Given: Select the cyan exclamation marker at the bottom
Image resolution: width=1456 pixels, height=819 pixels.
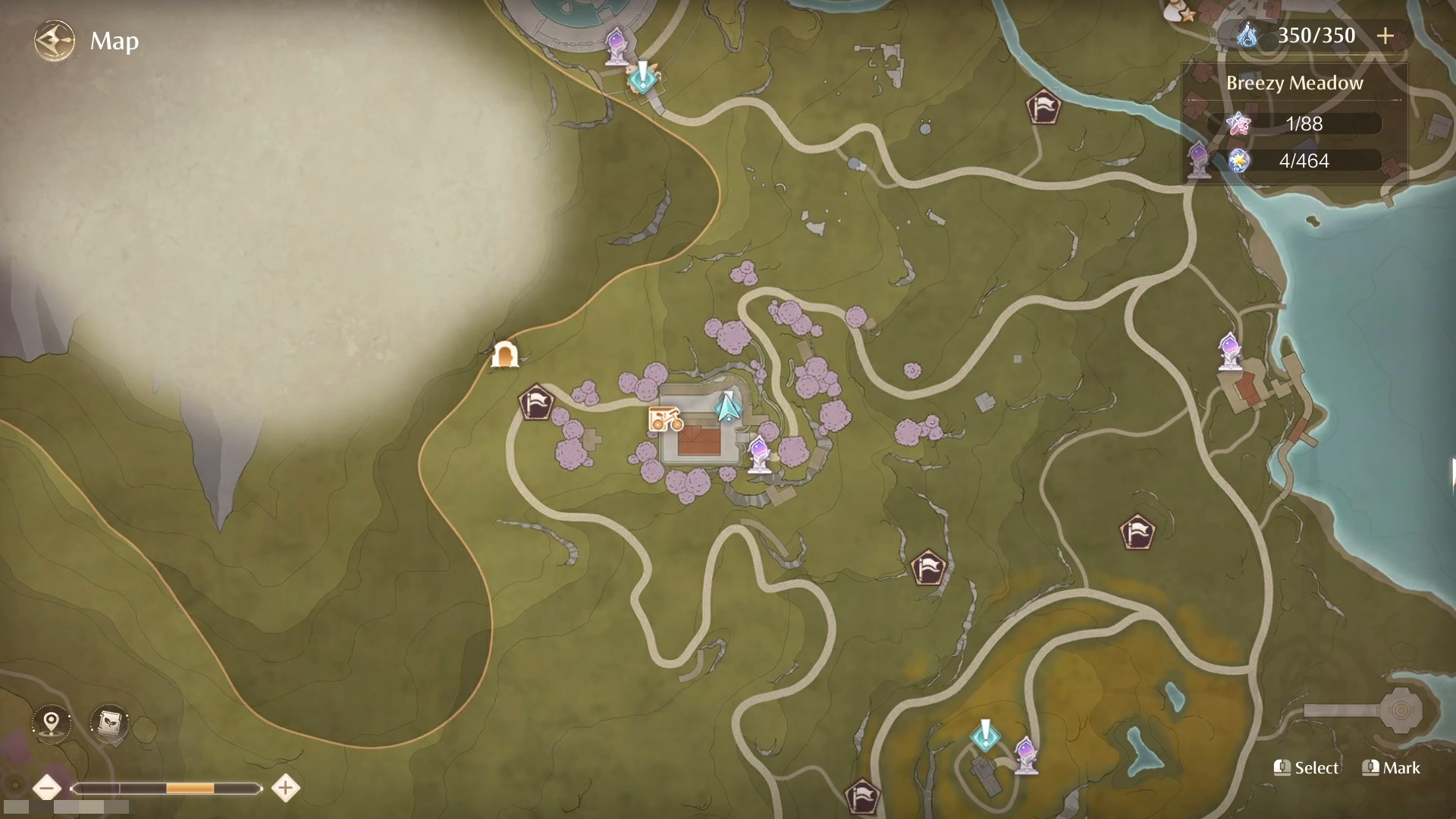Looking at the screenshot, I should [x=985, y=734].
